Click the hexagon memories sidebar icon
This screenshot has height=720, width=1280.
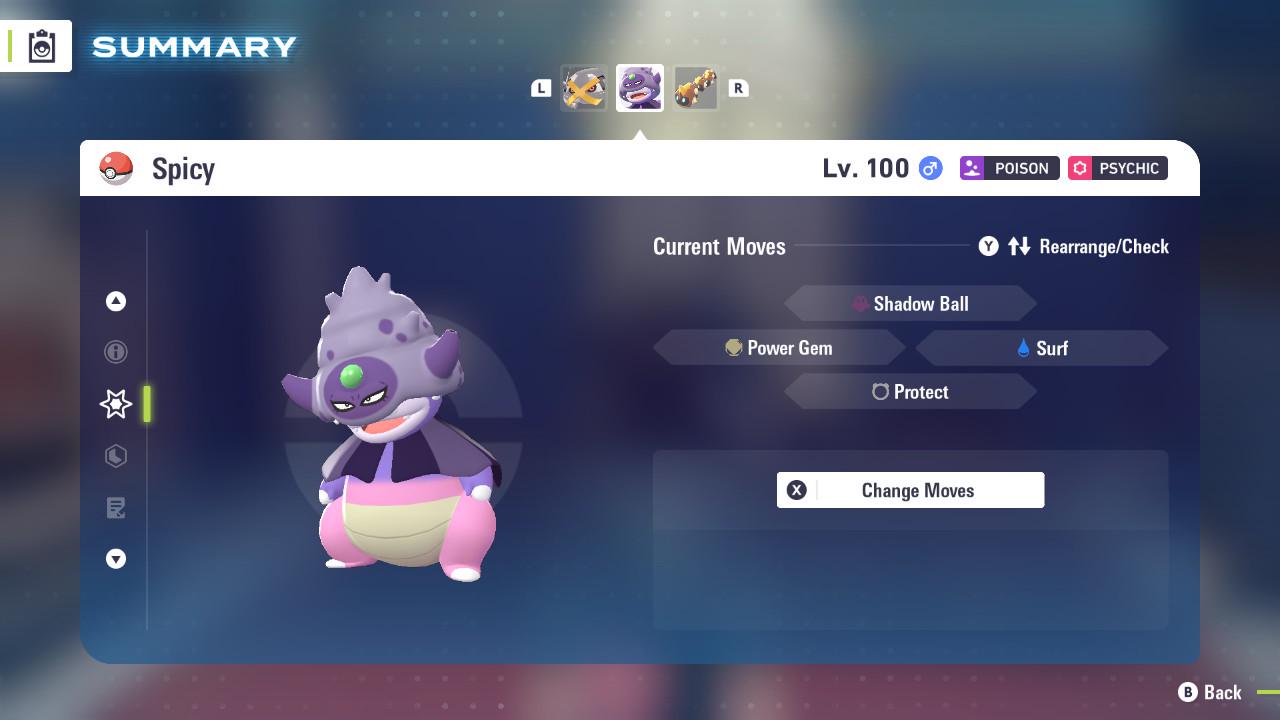pos(116,456)
